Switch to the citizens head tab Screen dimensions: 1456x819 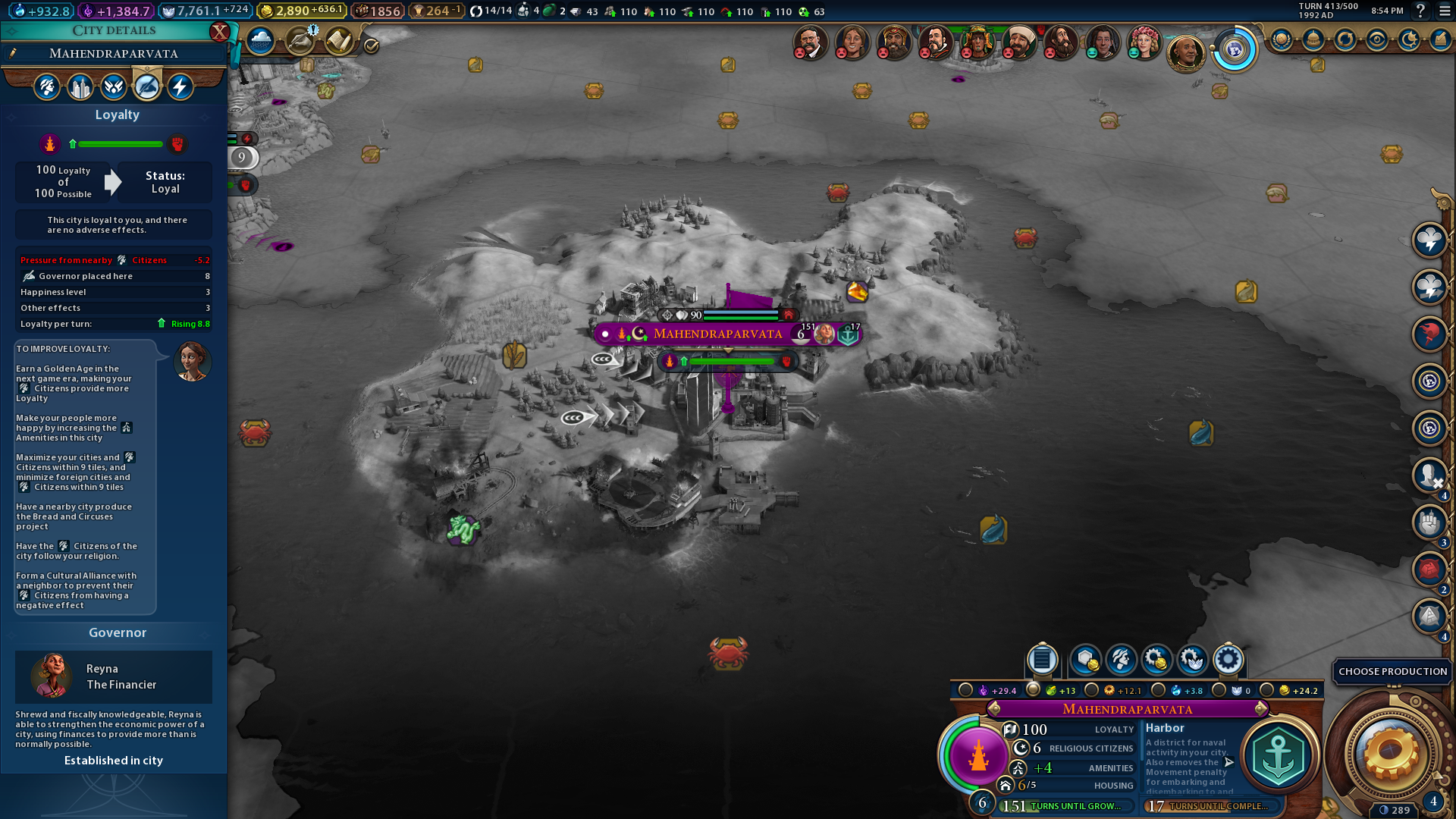47,87
